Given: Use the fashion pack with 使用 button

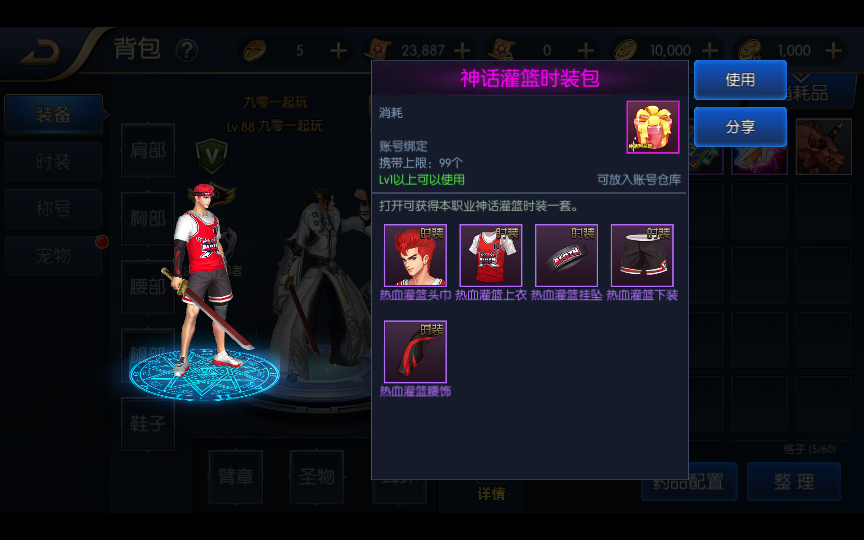Looking at the screenshot, I should 740,80.
